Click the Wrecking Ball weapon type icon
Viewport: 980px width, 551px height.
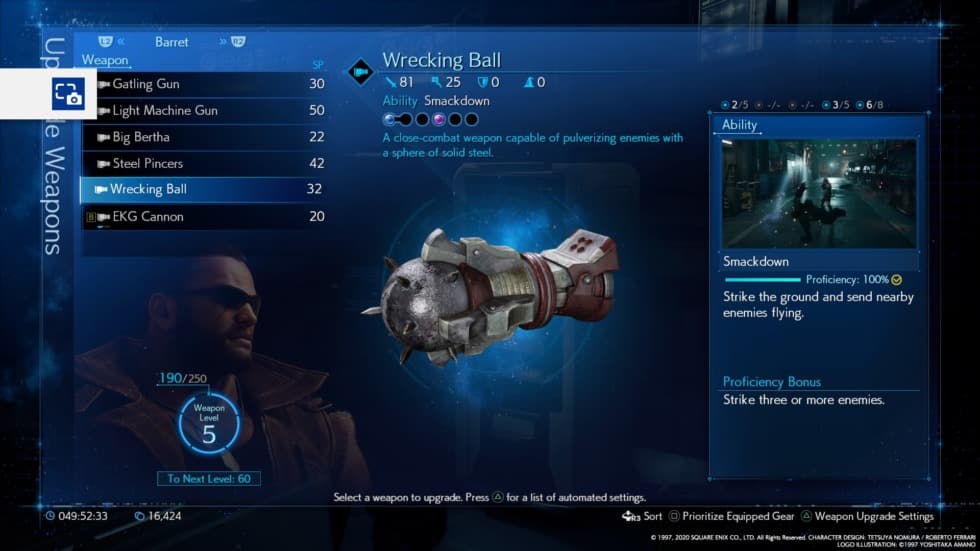(360, 71)
